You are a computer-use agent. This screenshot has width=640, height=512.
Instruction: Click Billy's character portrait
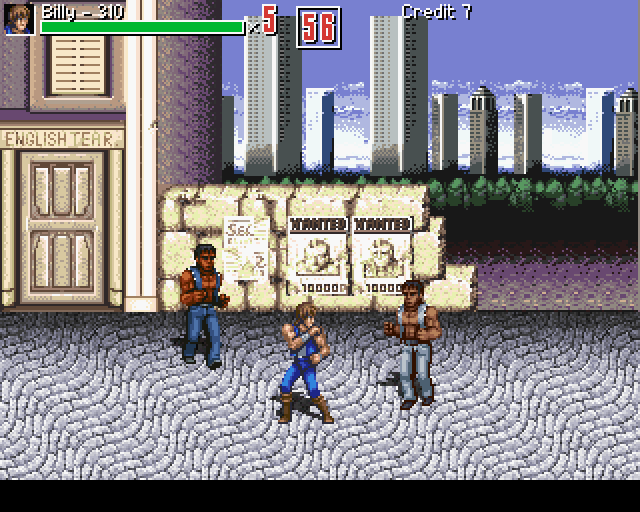(x=19, y=19)
